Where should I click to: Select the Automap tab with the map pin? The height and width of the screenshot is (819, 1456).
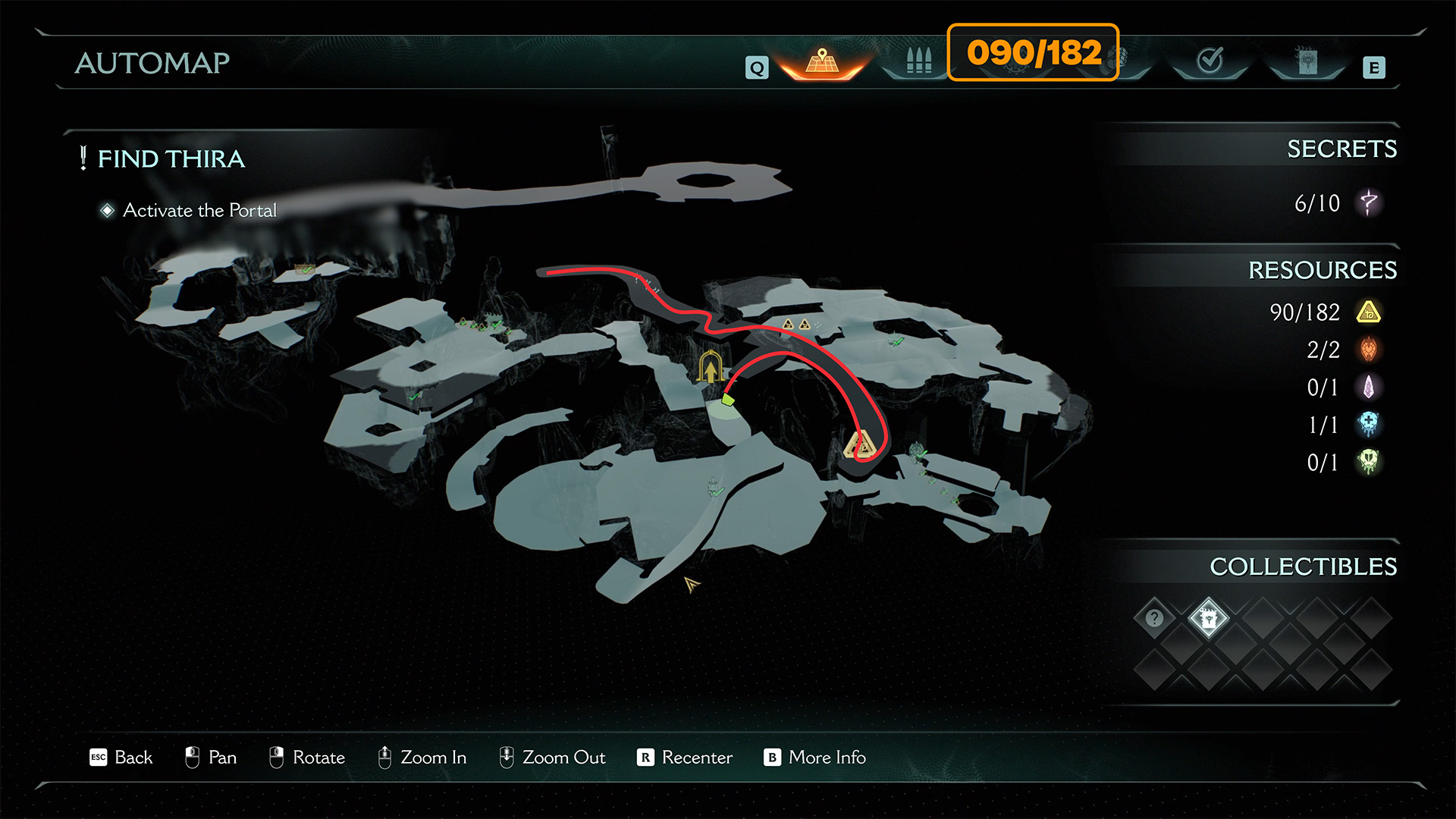[822, 62]
